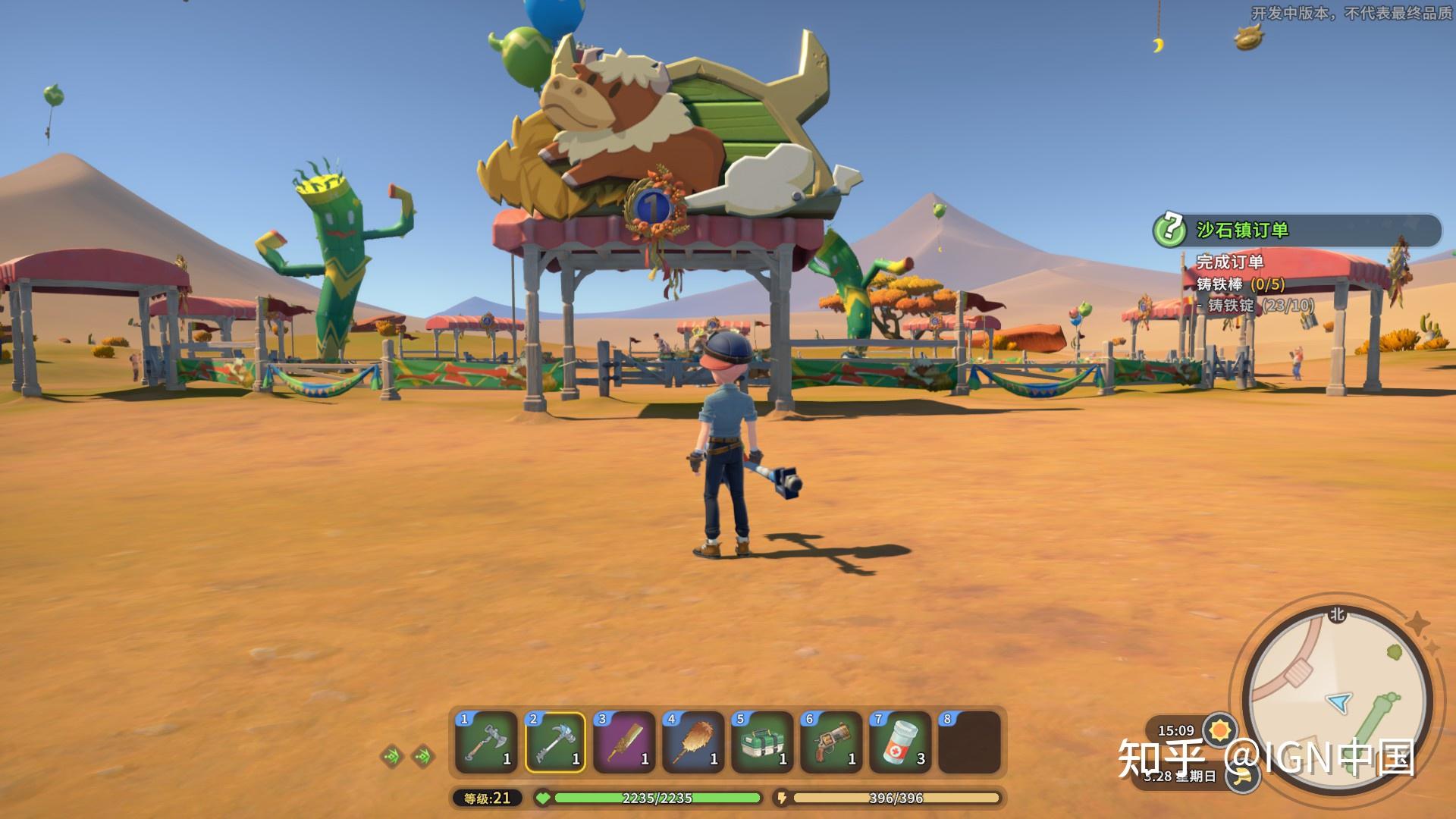The image size is (1456, 819).
Task: Select the pickhammer in hotbar slot 2
Action: click(555, 742)
